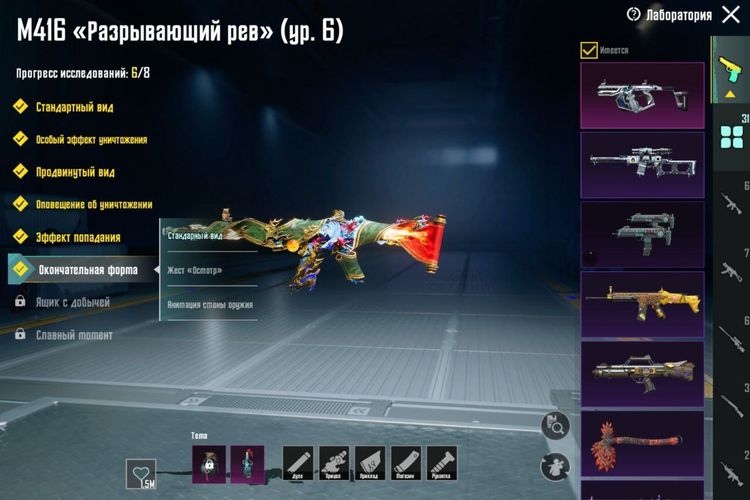Select the locked Славный момент step
750x500 pixels.
point(74,334)
